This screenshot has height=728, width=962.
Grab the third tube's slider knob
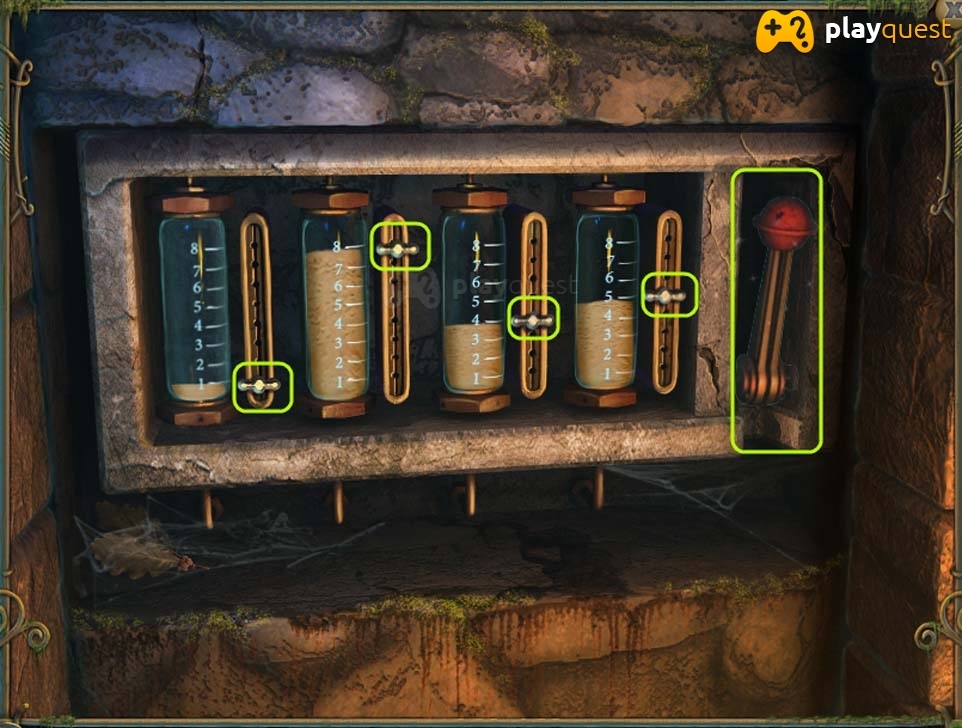click(x=533, y=320)
